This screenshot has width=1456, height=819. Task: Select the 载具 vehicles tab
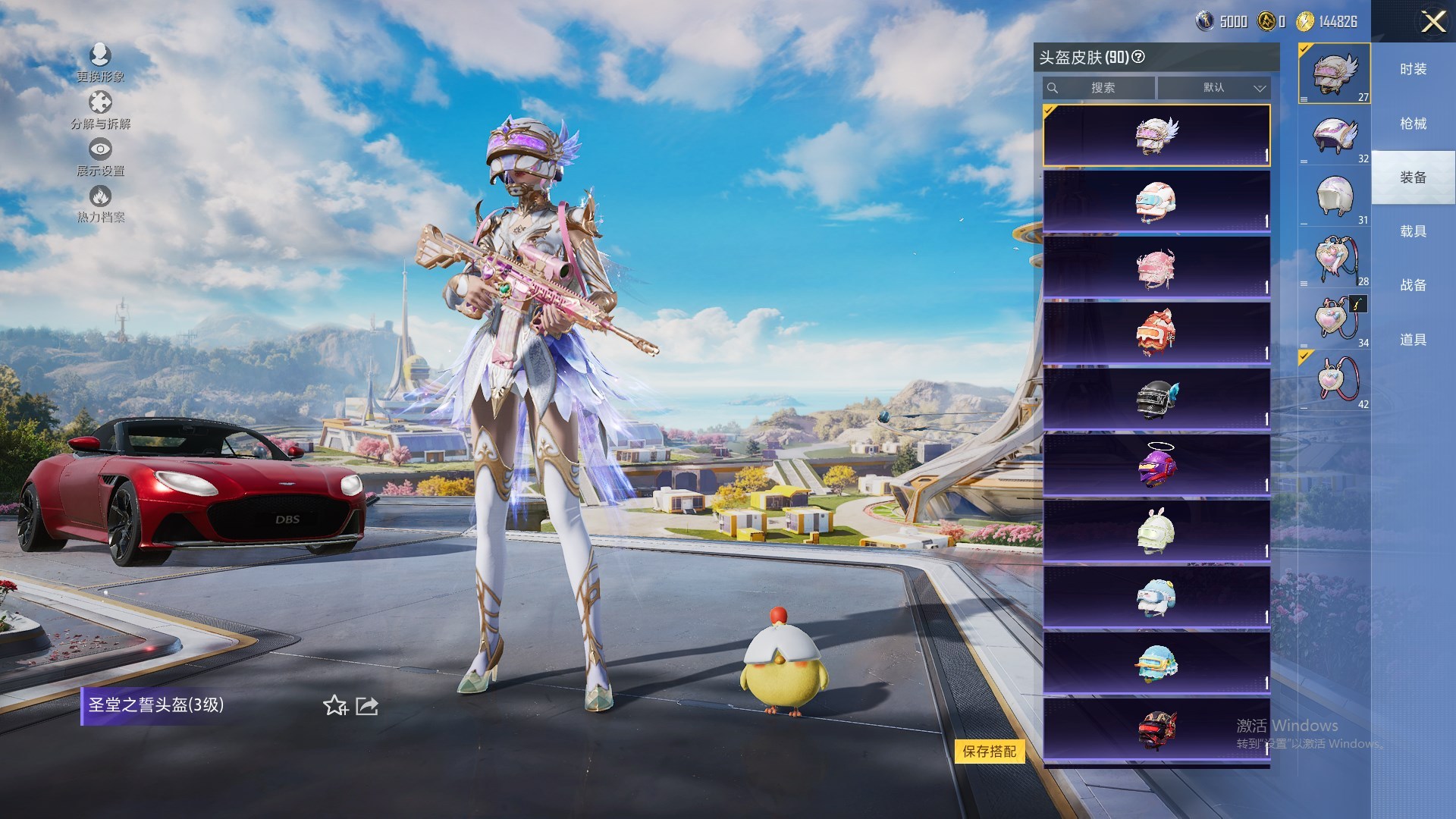click(1413, 231)
